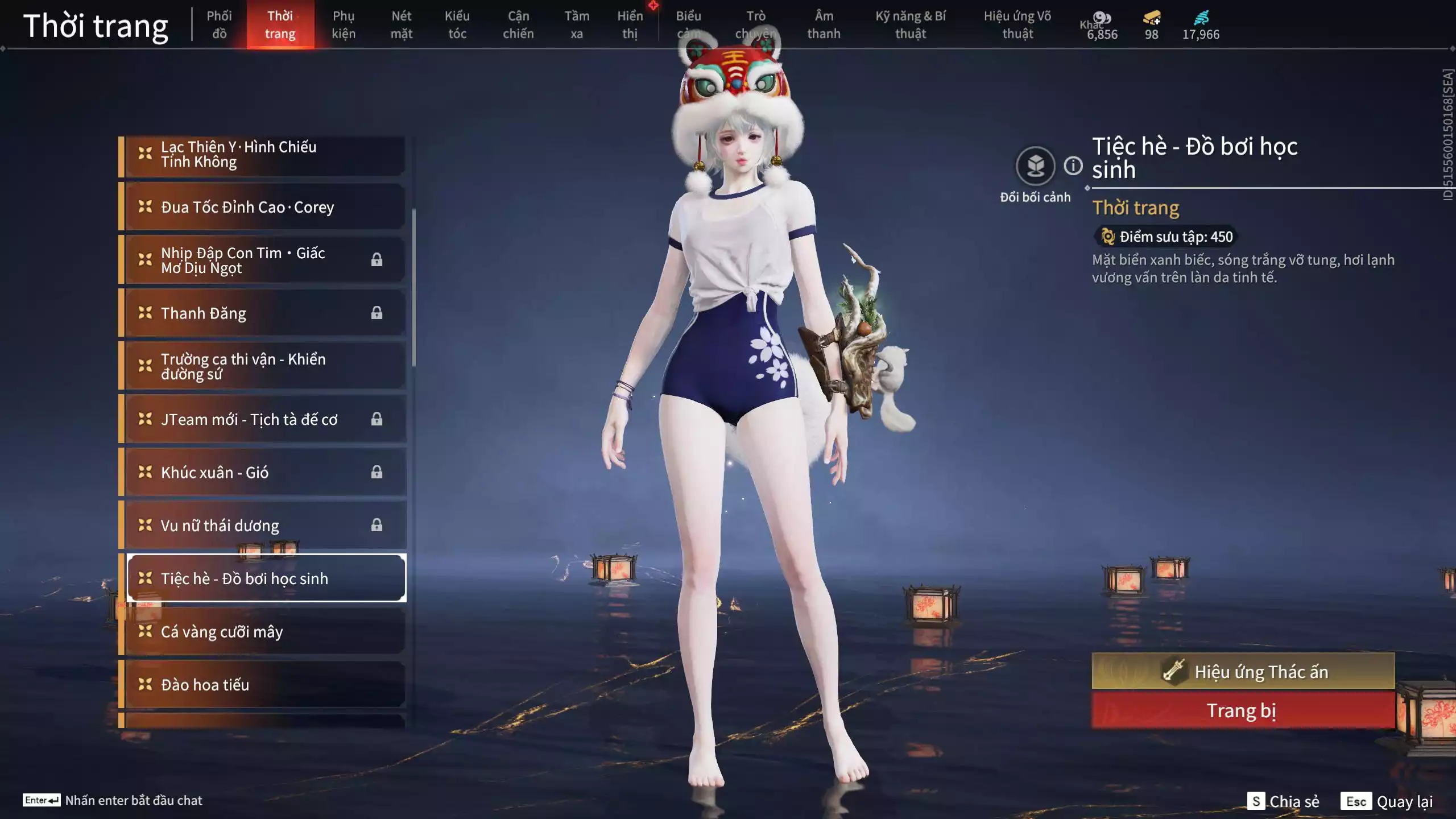The image size is (1456, 819).
Task: Select the Phối đồ tab
Action: [x=220, y=24]
